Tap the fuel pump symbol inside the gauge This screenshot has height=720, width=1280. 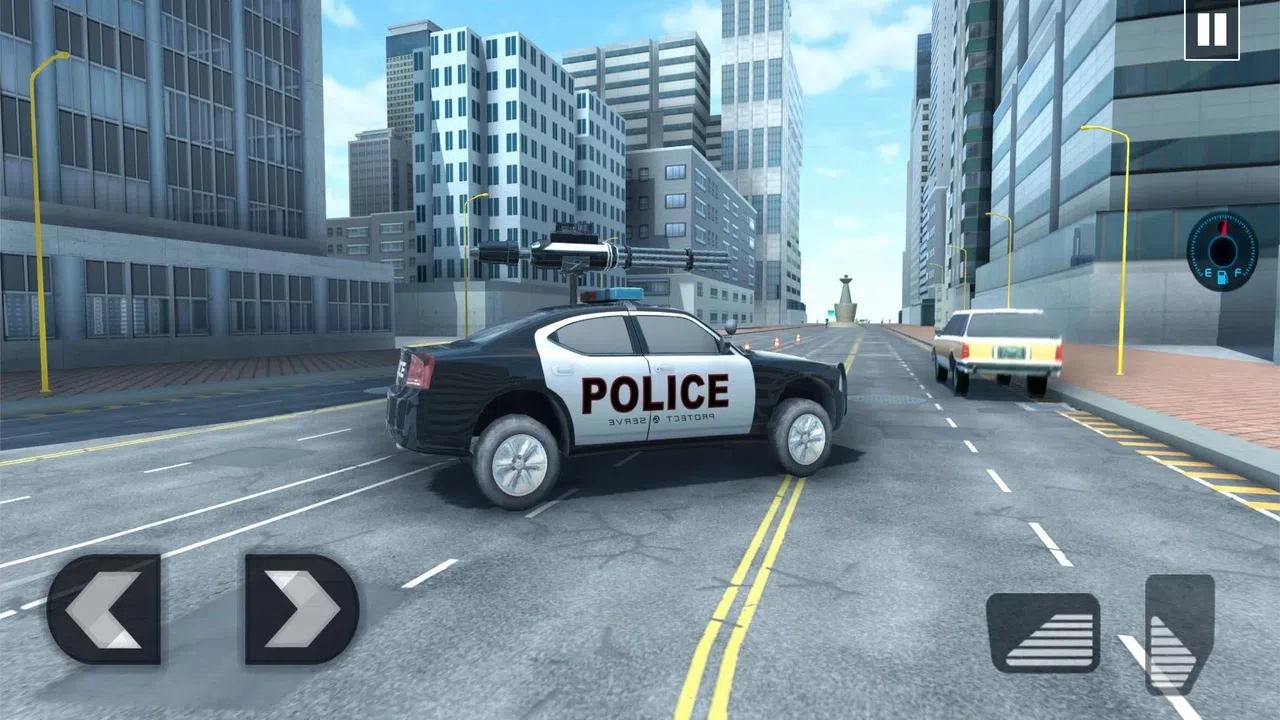point(1222,276)
